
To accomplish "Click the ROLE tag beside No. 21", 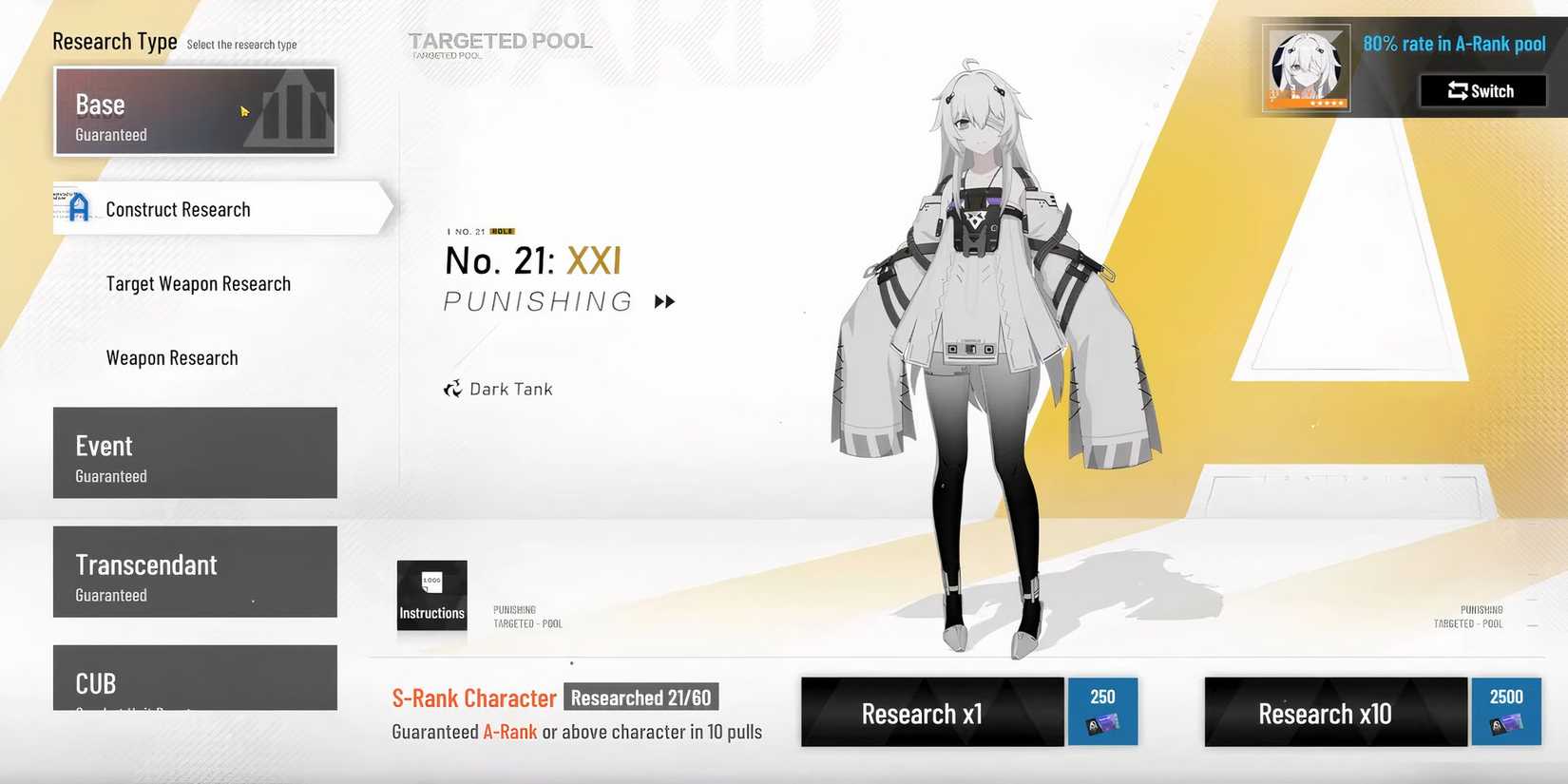I will (x=503, y=231).
